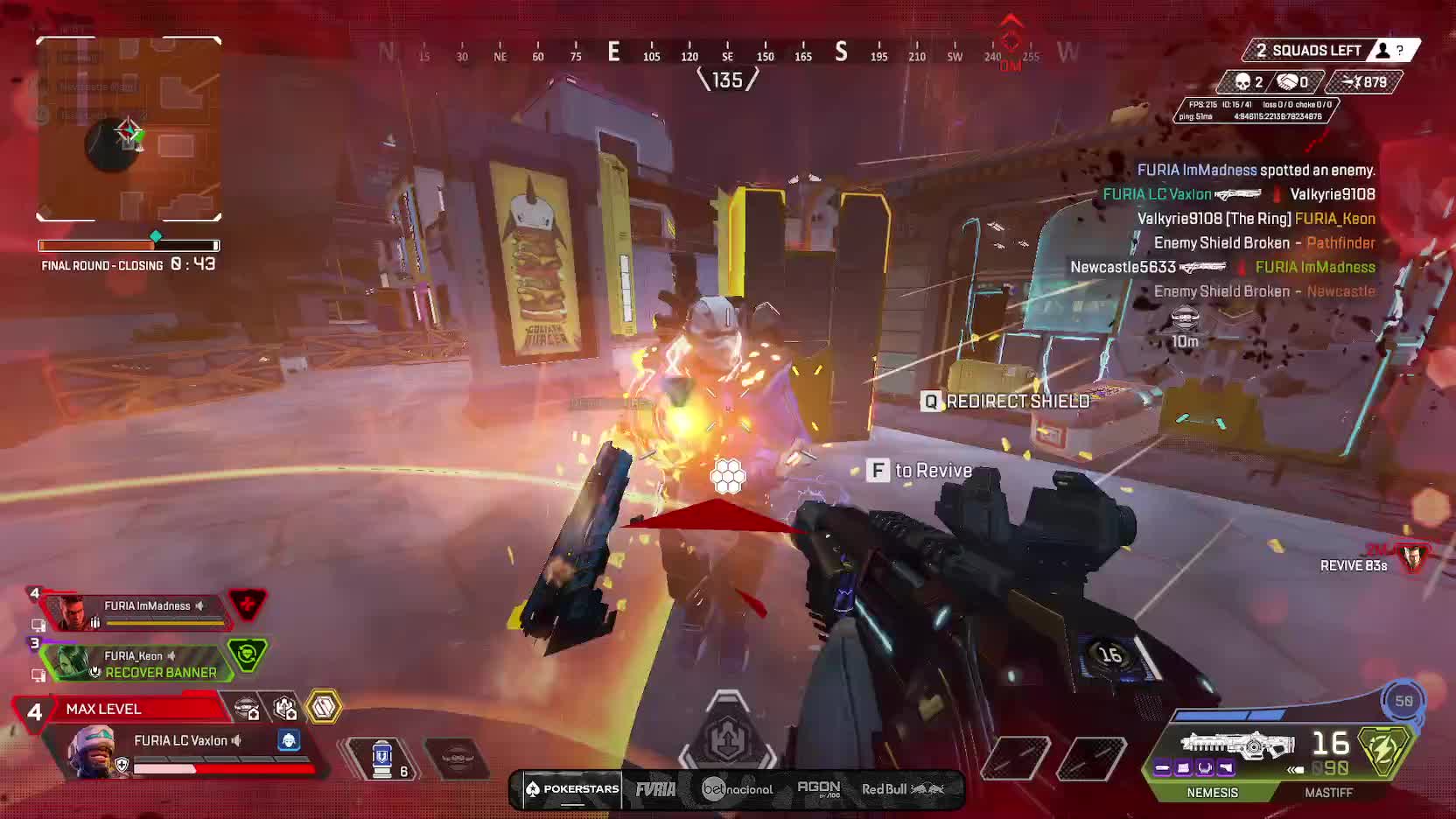Click the Nemesis barrel attachment slot

click(x=1163, y=768)
